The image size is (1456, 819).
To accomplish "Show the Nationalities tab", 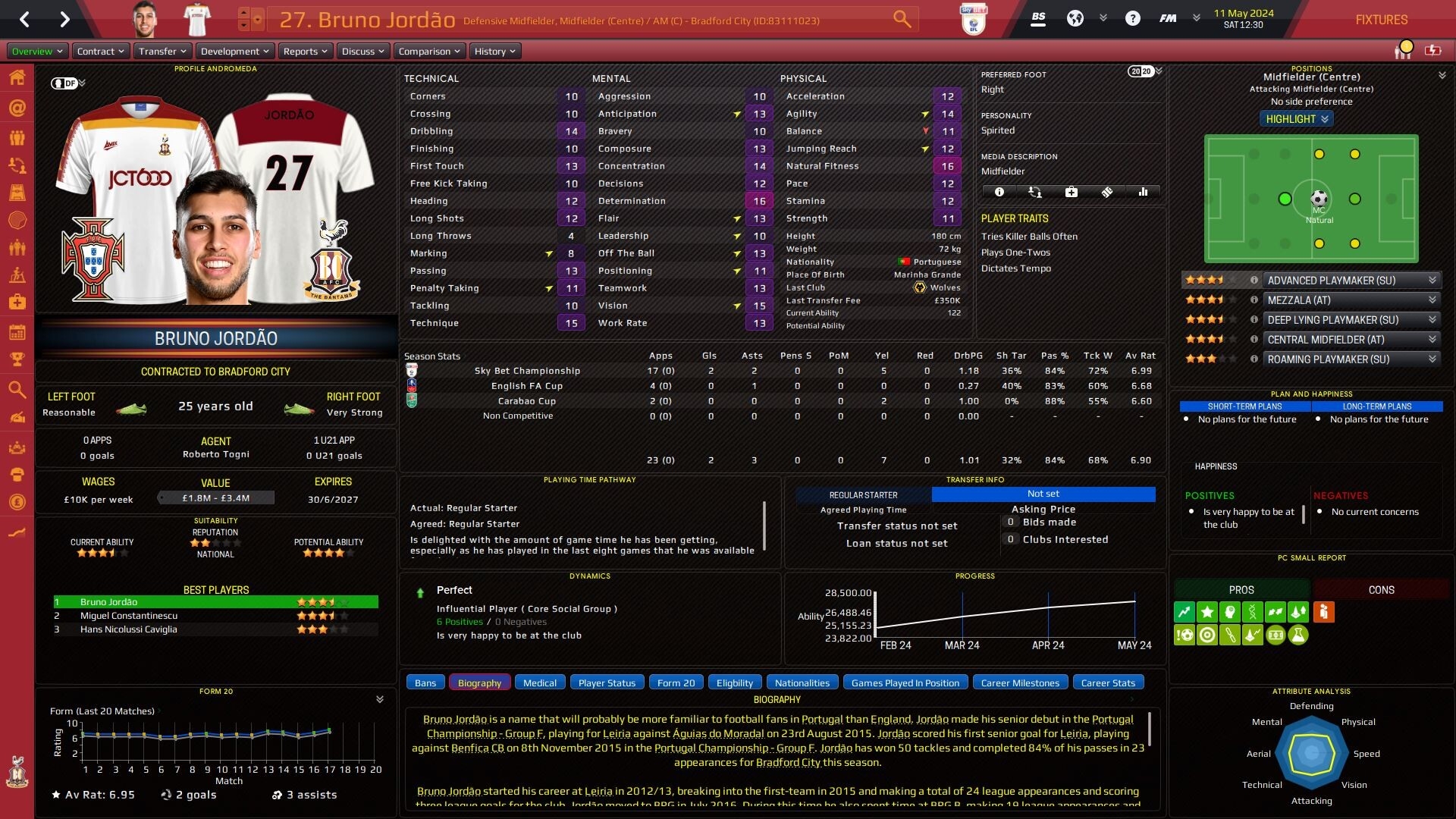I will pos(802,682).
